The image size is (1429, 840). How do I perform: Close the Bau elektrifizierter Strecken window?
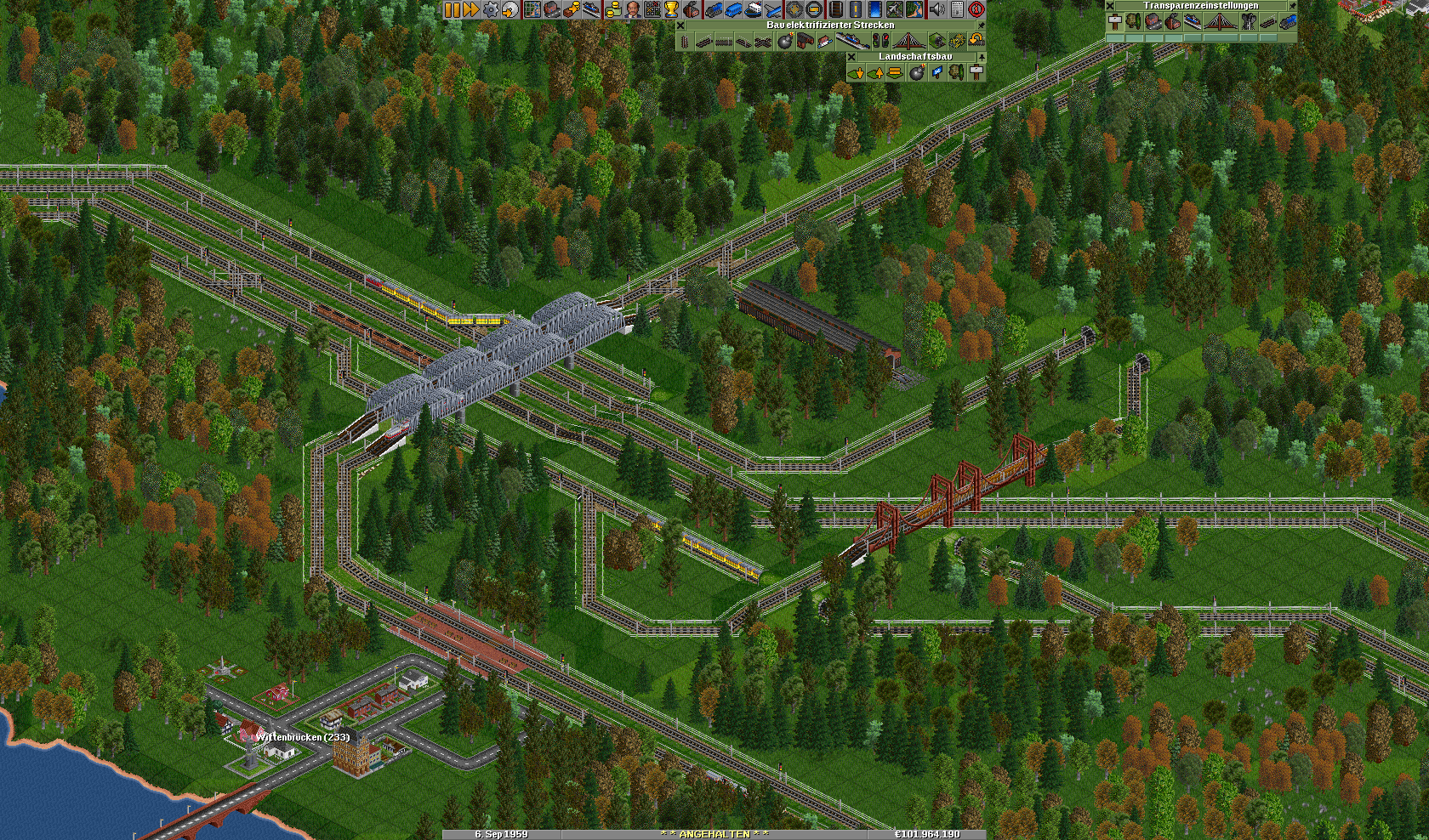[680, 26]
